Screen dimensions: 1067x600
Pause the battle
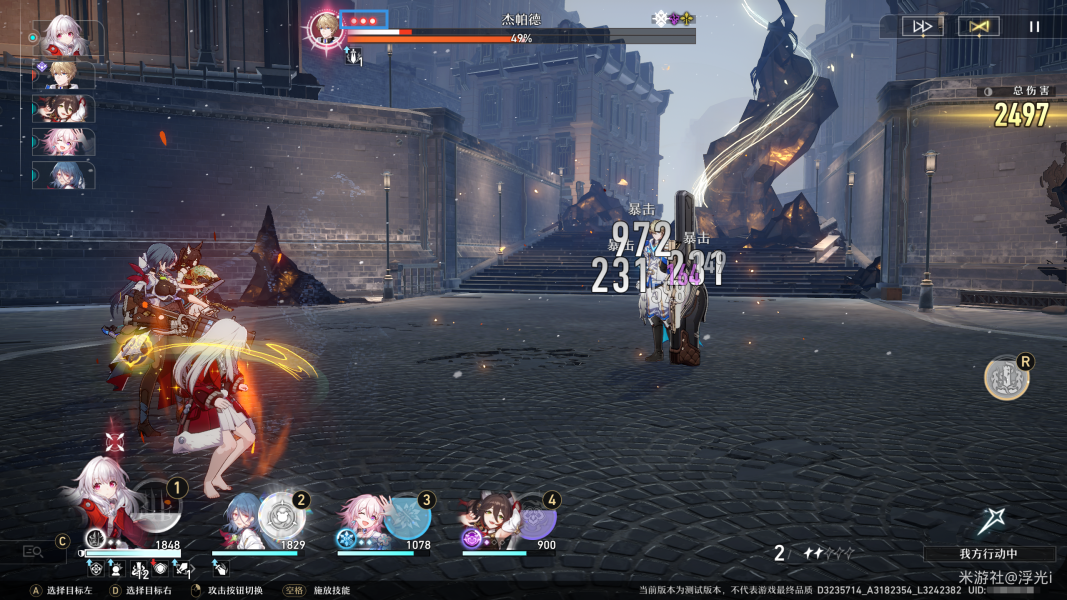click(x=1034, y=27)
